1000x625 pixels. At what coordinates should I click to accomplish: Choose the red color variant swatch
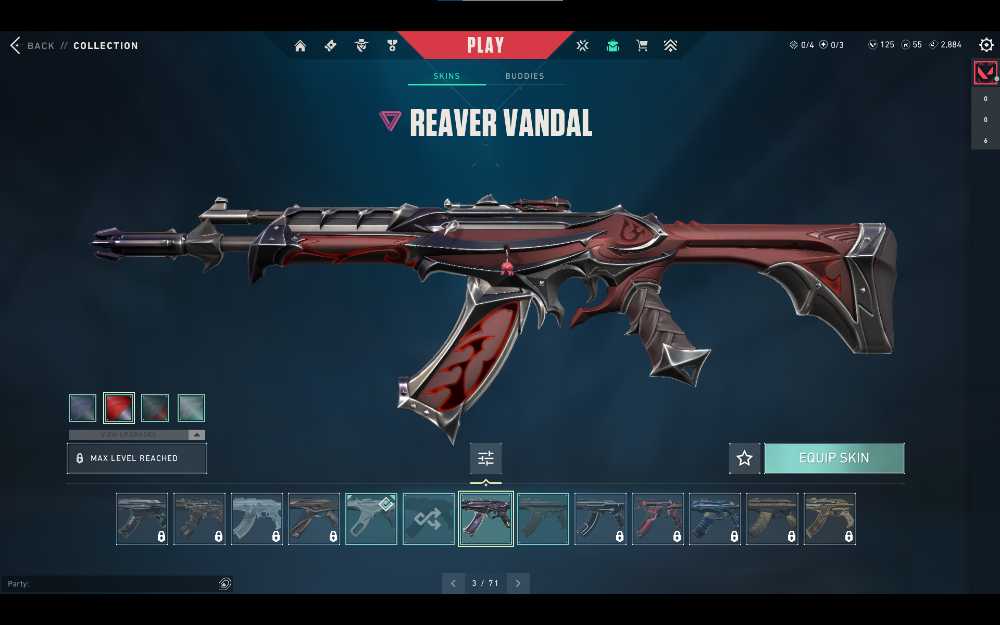(119, 408)
